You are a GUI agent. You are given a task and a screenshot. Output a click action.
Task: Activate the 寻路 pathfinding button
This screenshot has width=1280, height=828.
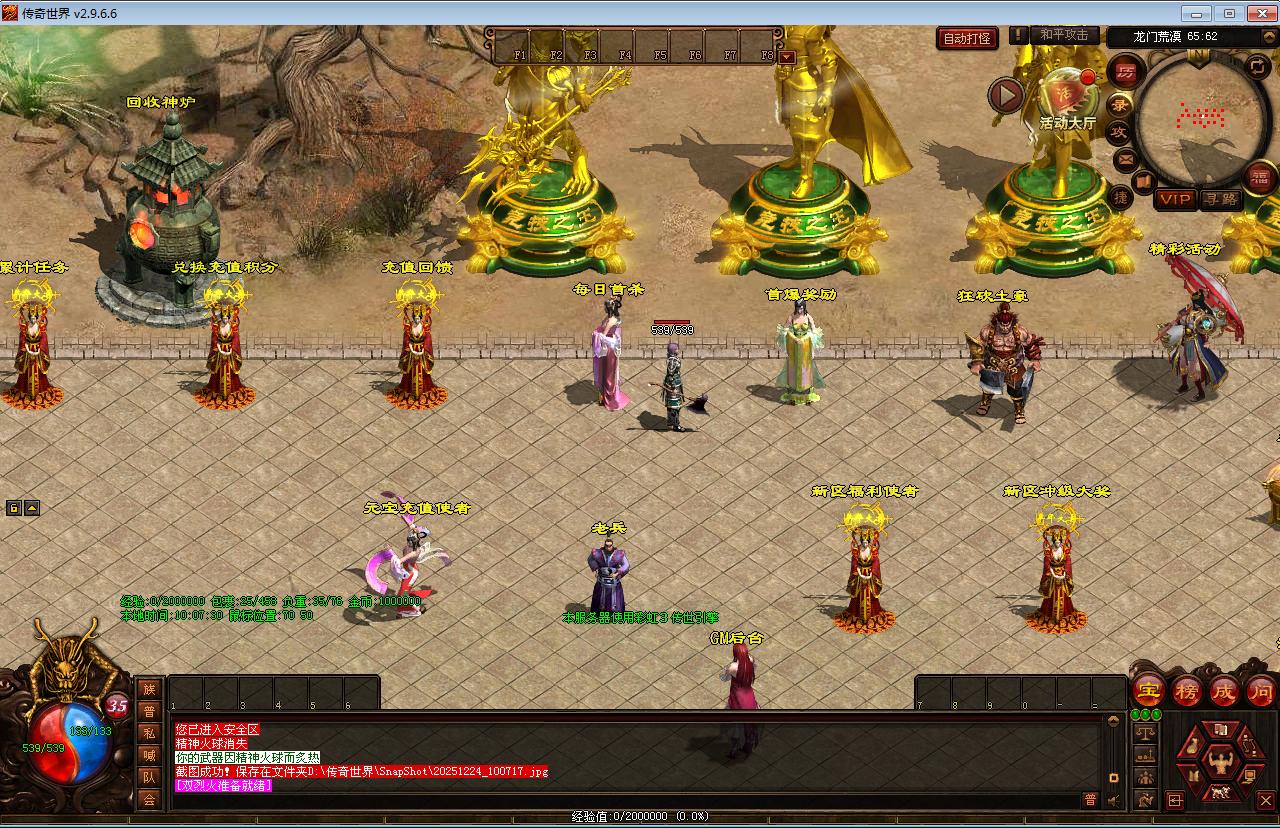1221,199
